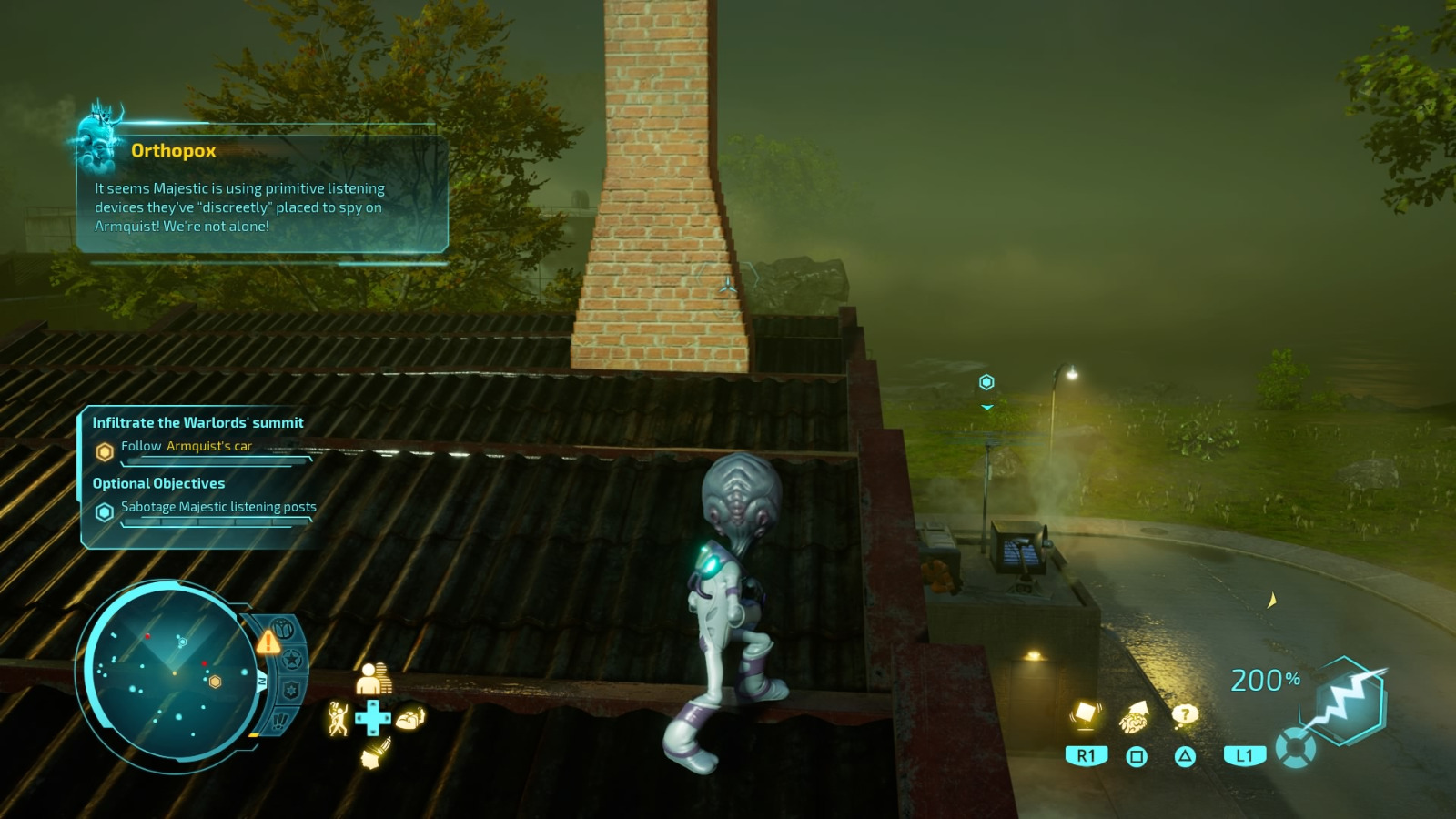
Task: Select the body-snatch disguise icon above the d-pad
Action: tap(375, 678)
